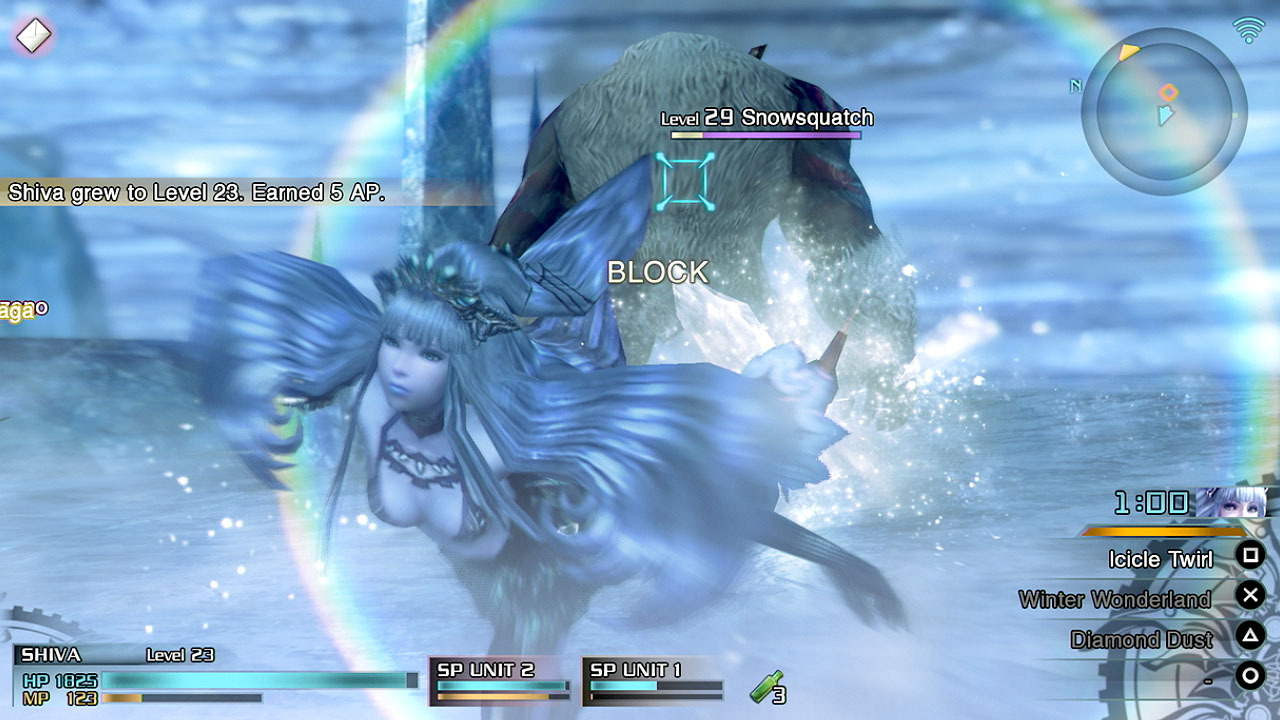The height and width of the screenshot is (720, 1280).
Task: Use the green potion item icon
Action: [766, 688]
